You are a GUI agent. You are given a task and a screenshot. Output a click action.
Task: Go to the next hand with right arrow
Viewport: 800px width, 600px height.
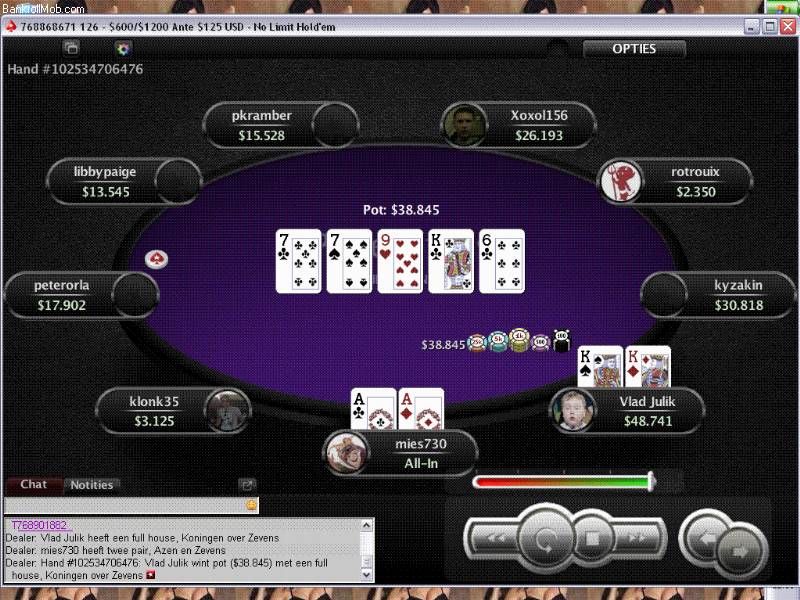[x=739, y=550]
